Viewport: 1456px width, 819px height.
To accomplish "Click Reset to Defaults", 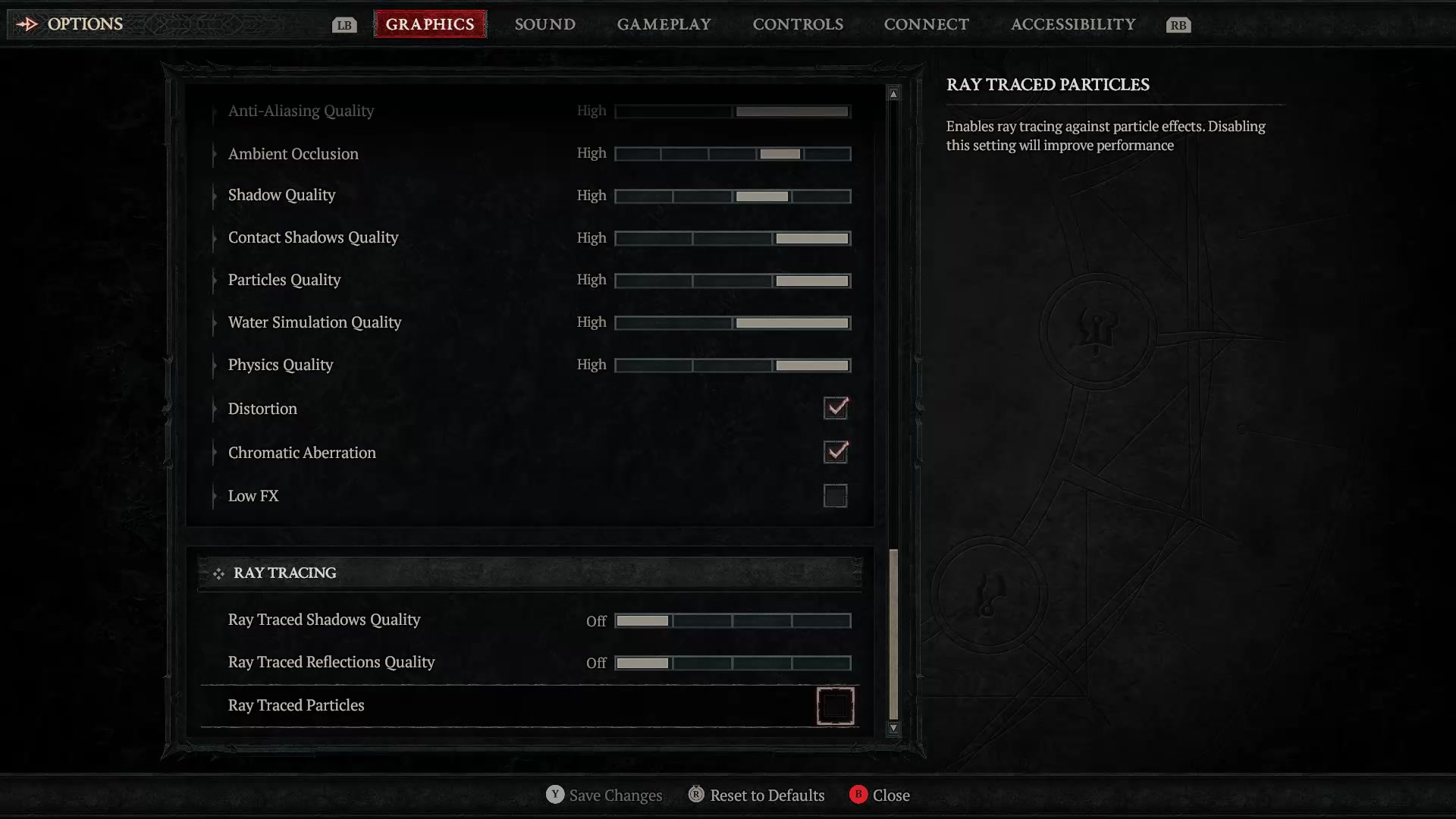I will (766, 795).
